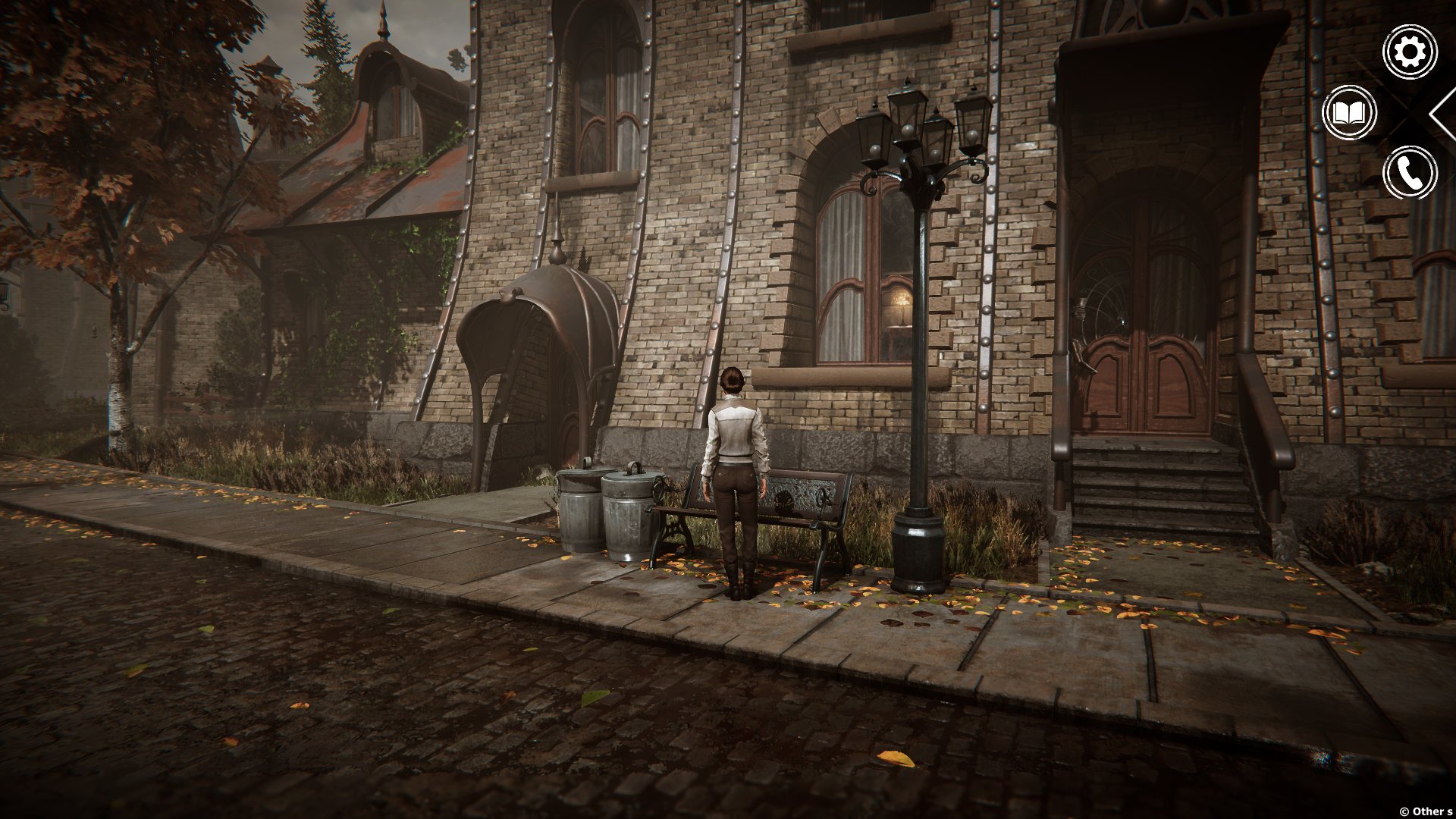Open the journal book icon
This screenshot has height=819, width=1456.
tap(1349, 113)
